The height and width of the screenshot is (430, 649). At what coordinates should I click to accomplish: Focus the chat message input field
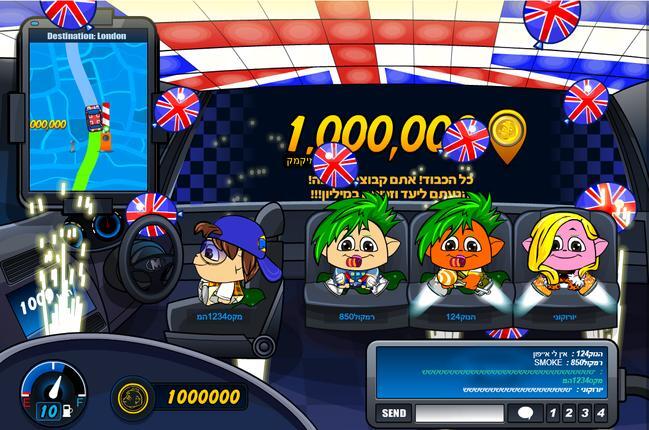[460, 413]
